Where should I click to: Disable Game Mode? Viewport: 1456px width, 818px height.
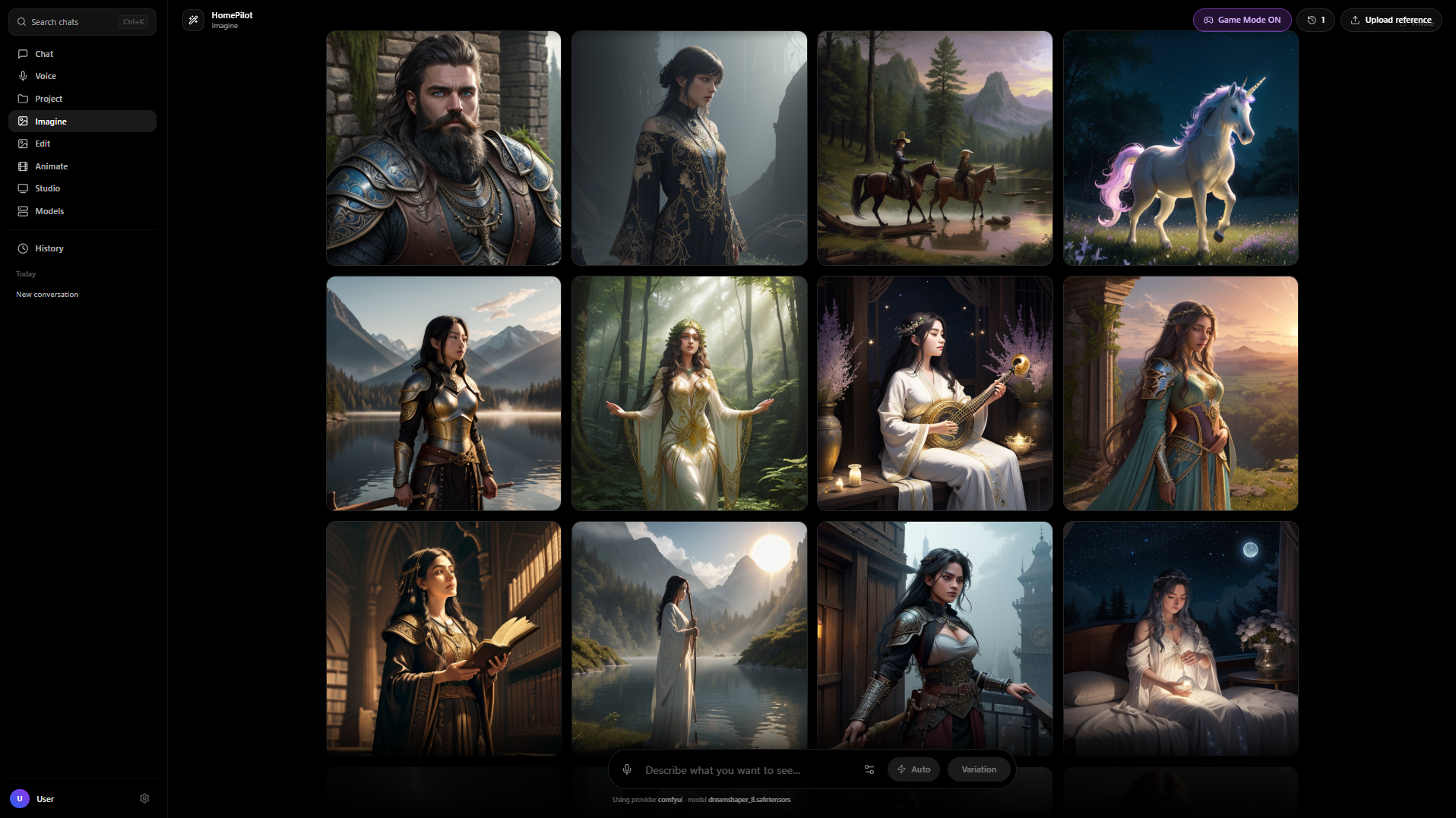(x=1242, y=20)
